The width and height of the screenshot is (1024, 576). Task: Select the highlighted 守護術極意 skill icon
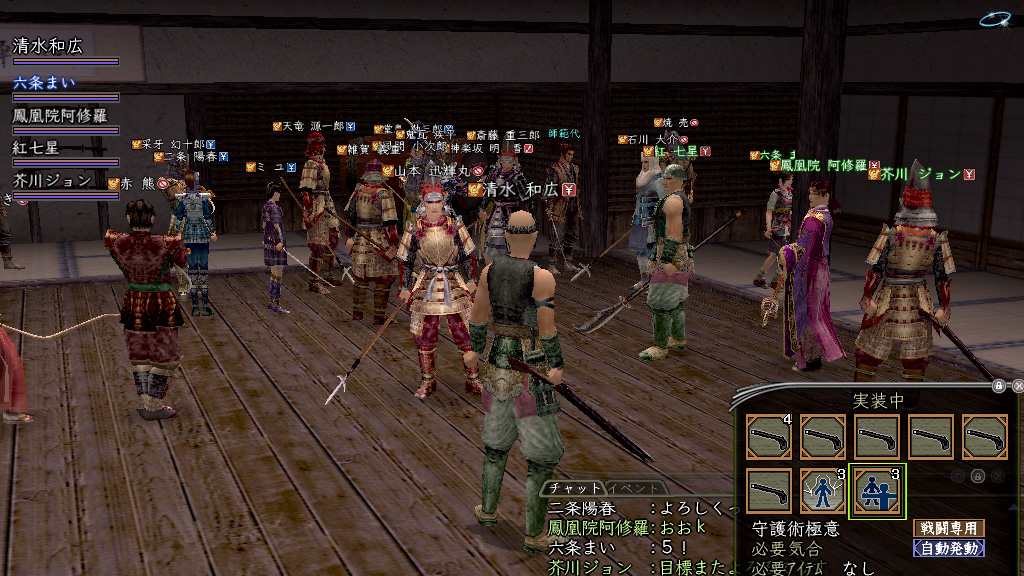click(x=877, y=492)
